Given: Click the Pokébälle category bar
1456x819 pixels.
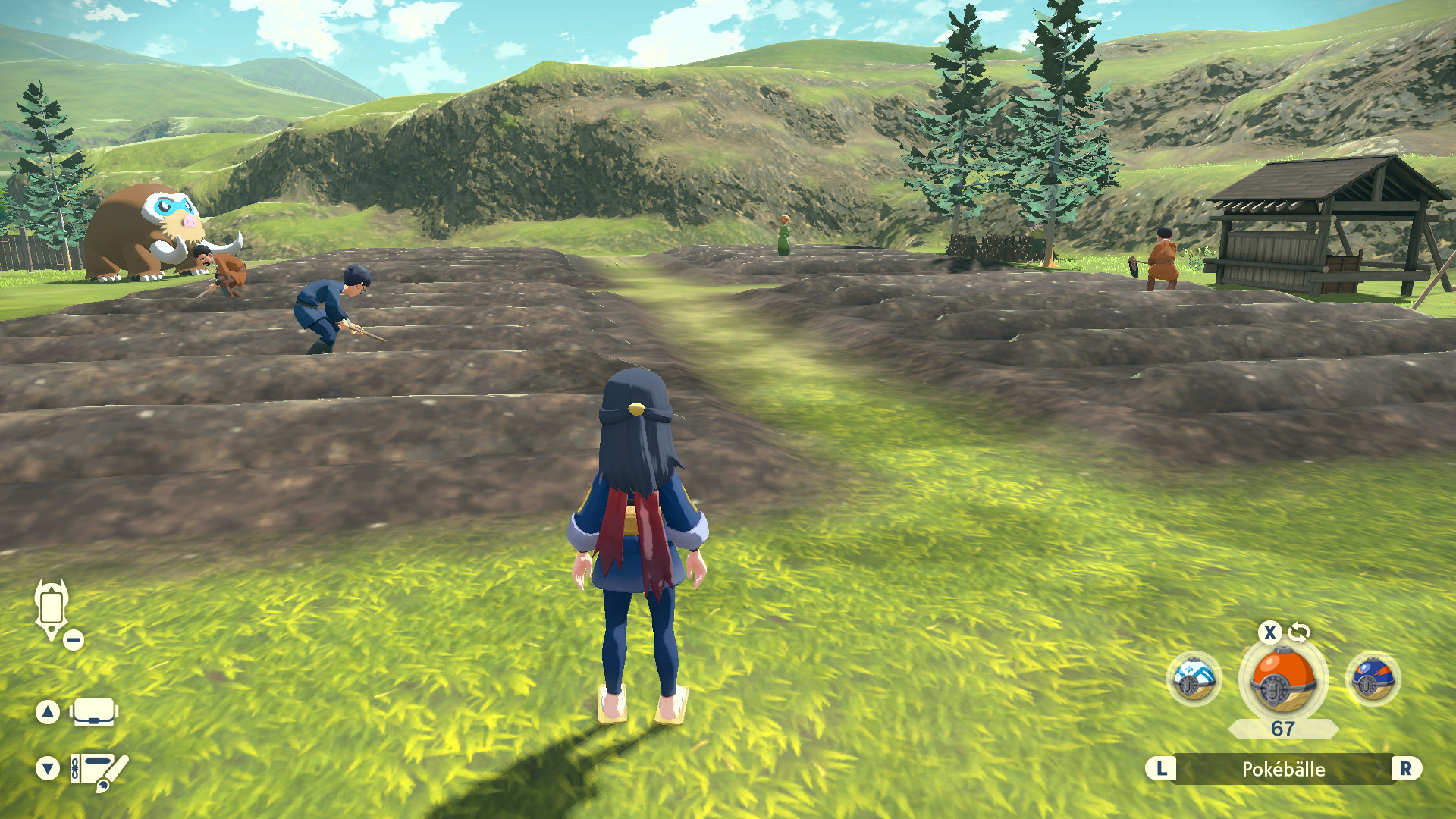Looking at the screenshot, I should (1283, 769).
